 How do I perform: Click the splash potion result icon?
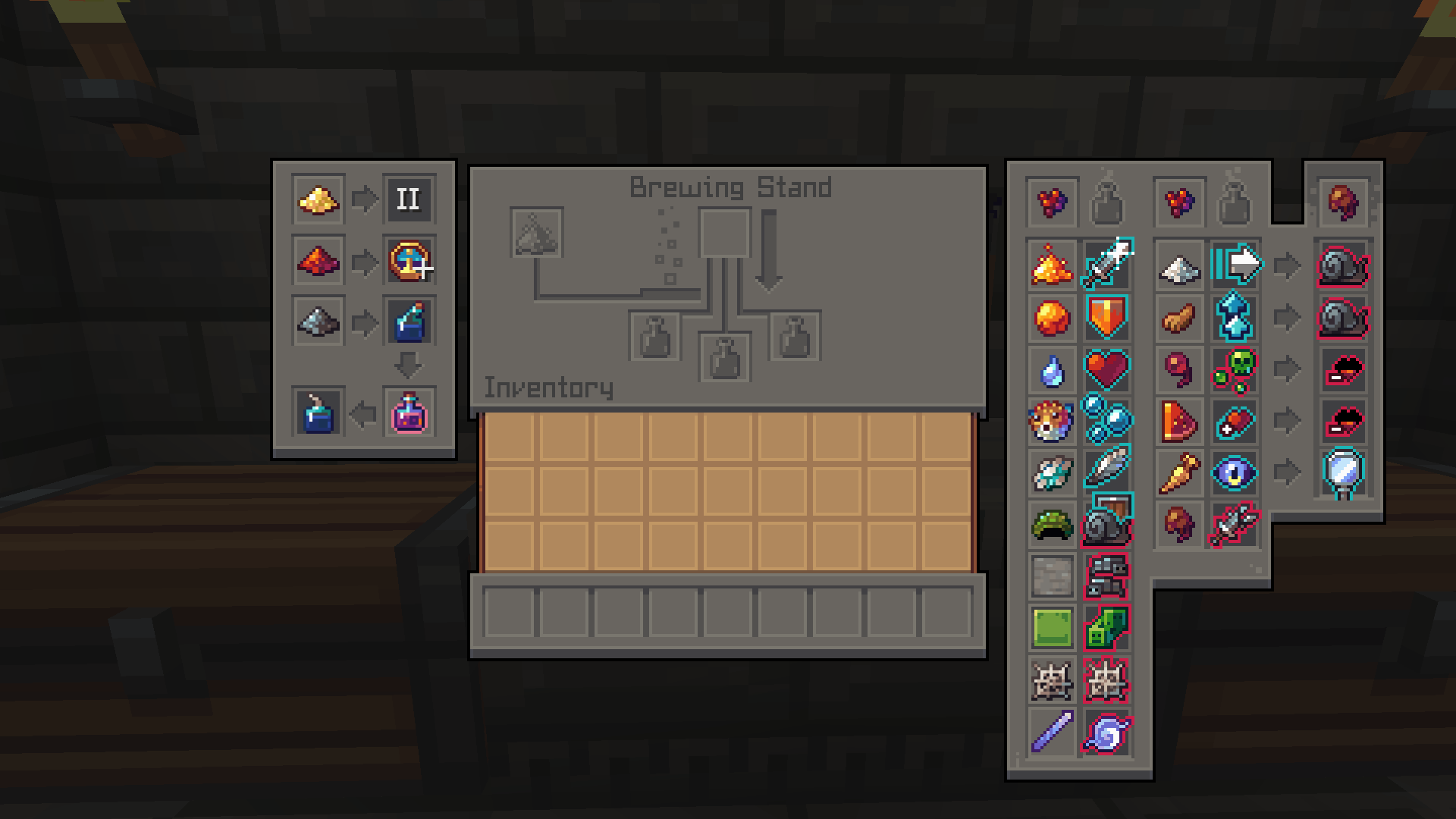pos(409,320)
